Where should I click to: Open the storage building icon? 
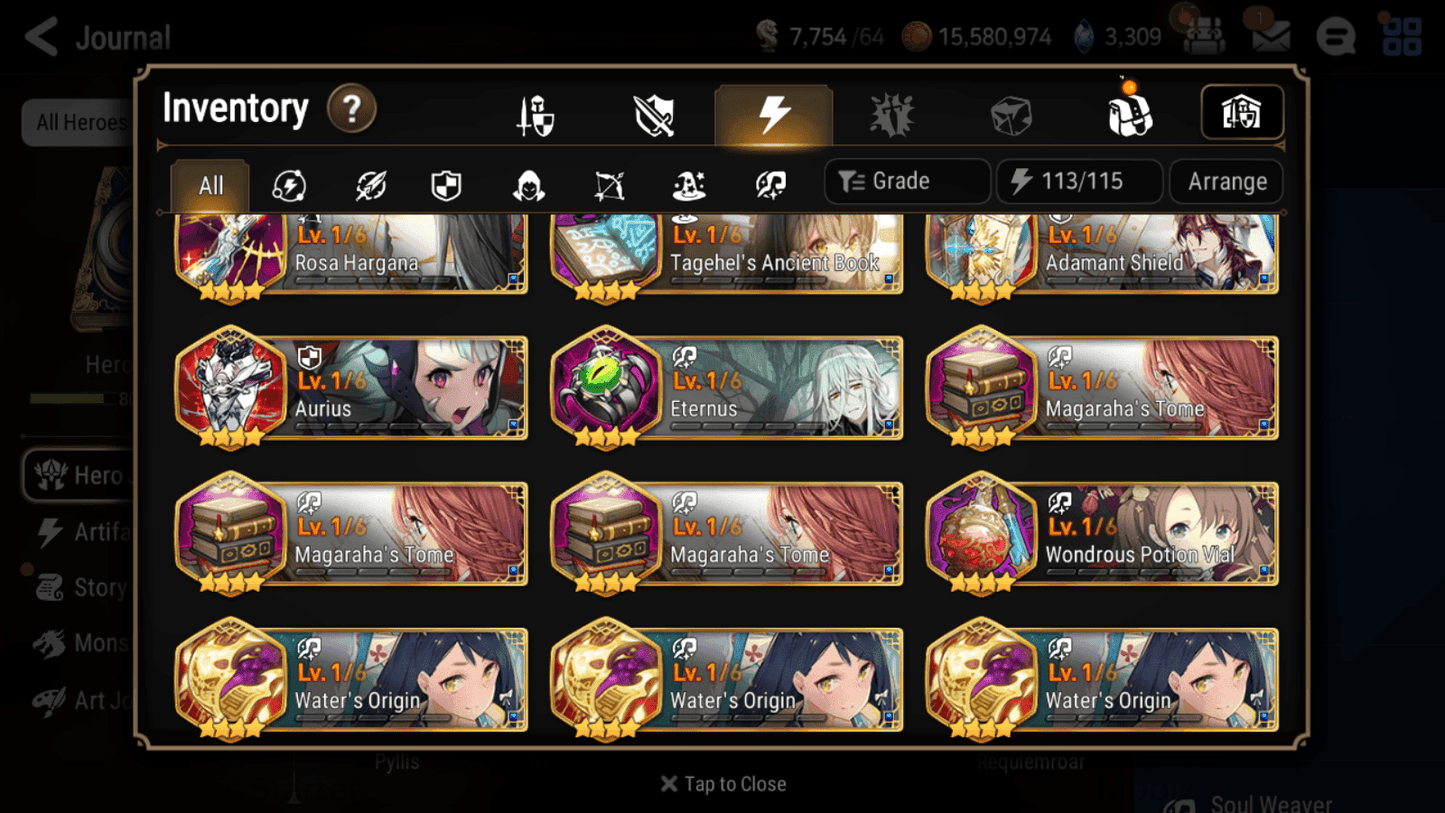tap(1241, 113)
